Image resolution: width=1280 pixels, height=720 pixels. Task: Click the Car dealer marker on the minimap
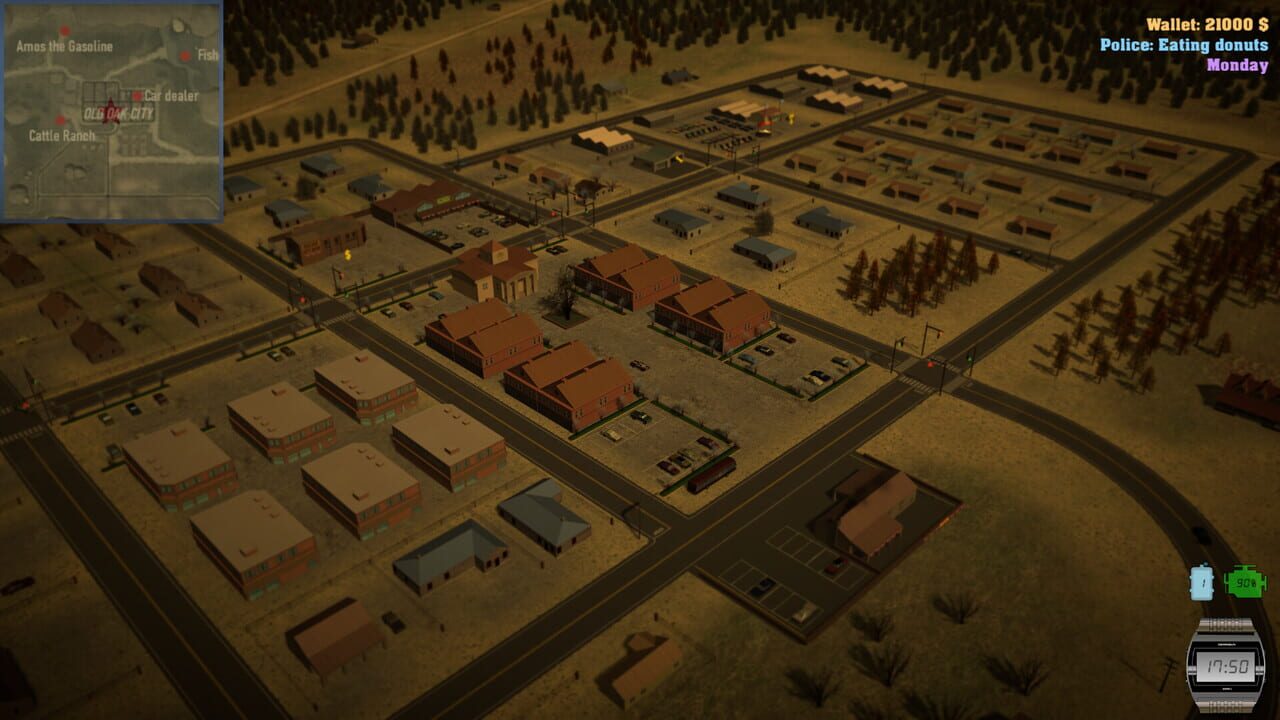tap(137, 96)
